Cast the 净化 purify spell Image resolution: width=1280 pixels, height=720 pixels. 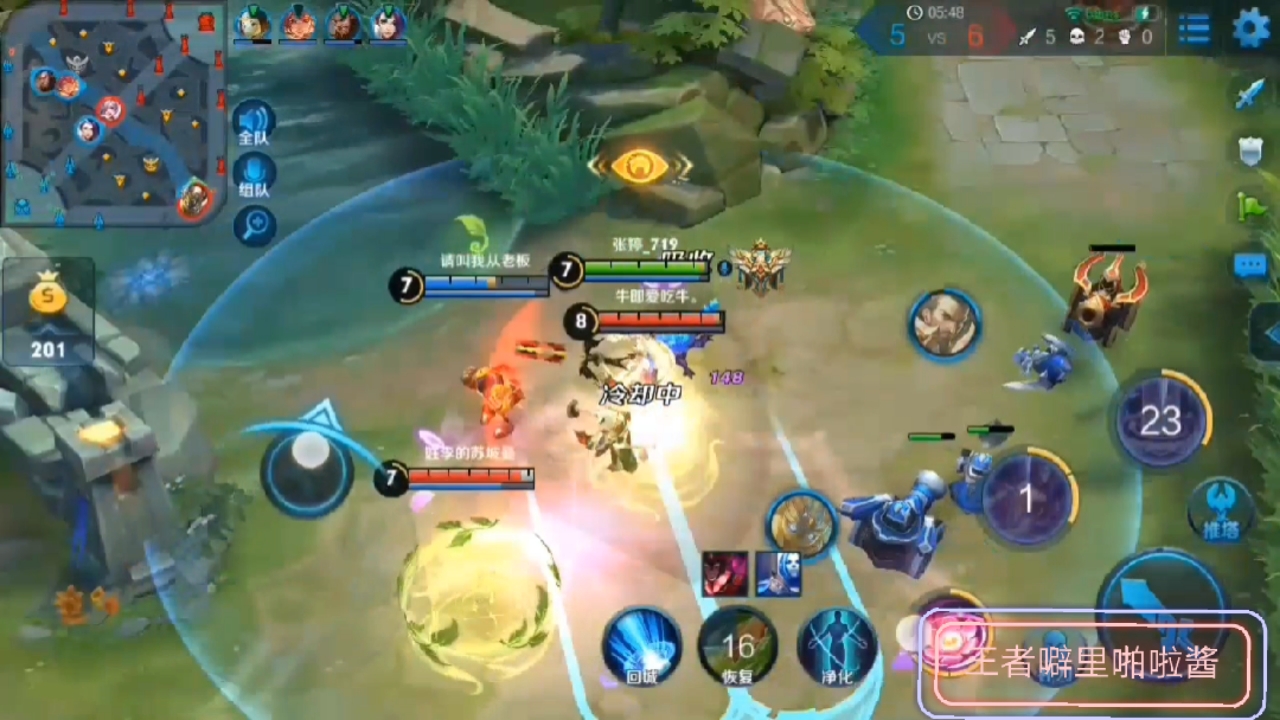coord(837,646)
